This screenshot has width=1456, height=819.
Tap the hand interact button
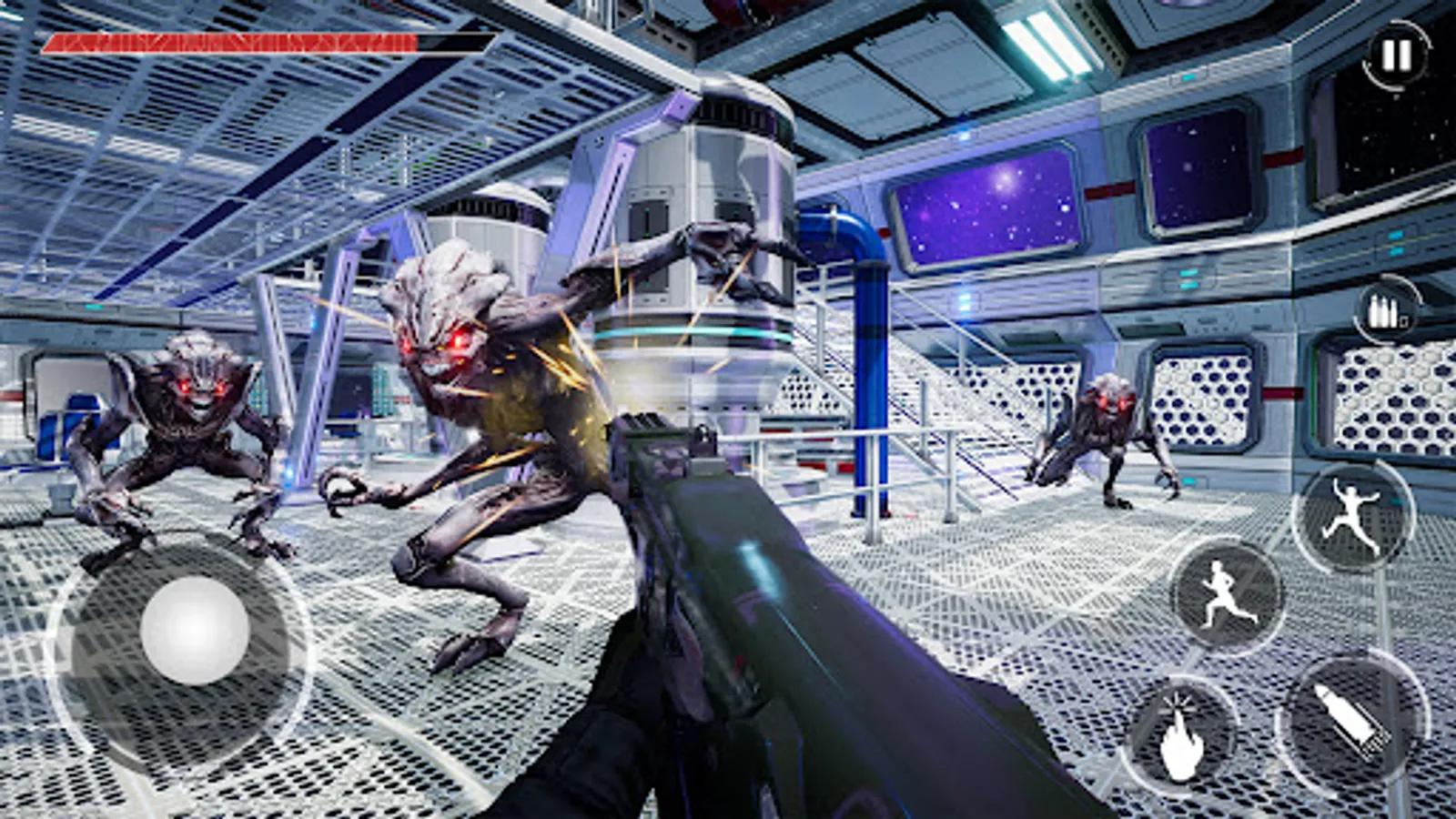(1182, 735)
